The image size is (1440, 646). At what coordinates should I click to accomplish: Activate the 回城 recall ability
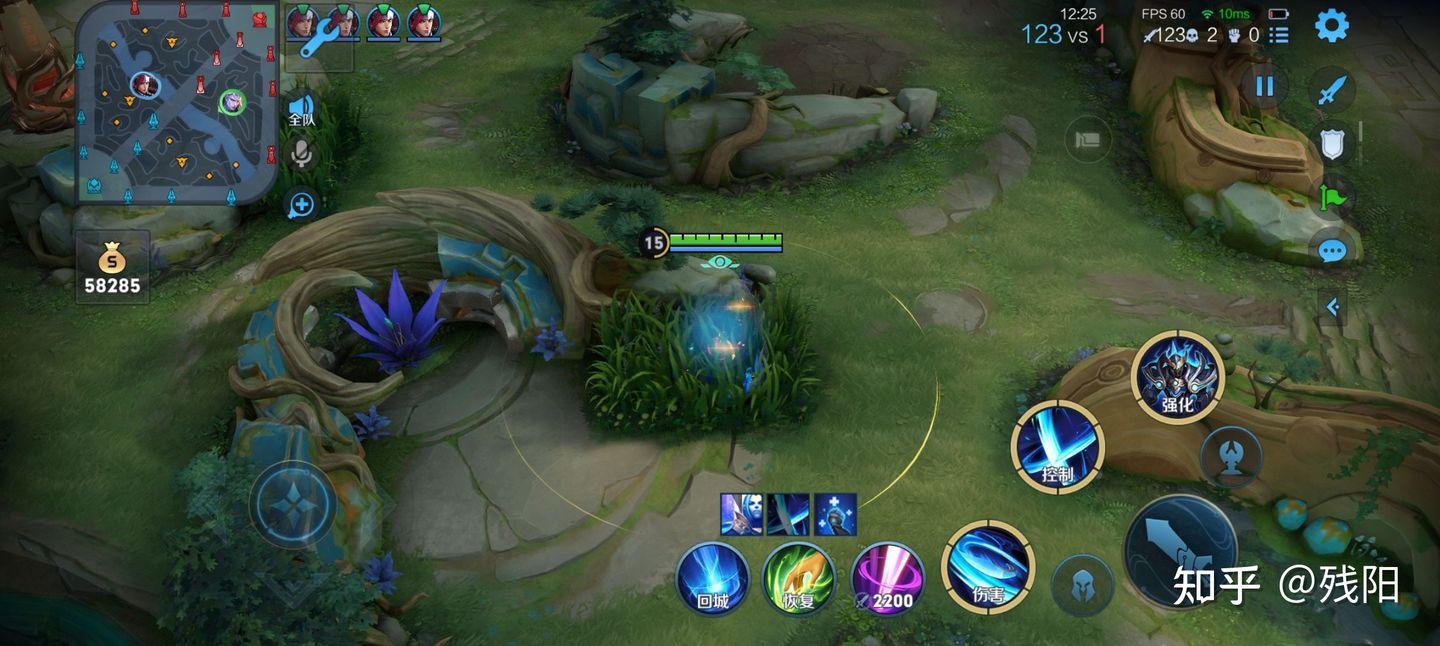(x=712, y=579)
